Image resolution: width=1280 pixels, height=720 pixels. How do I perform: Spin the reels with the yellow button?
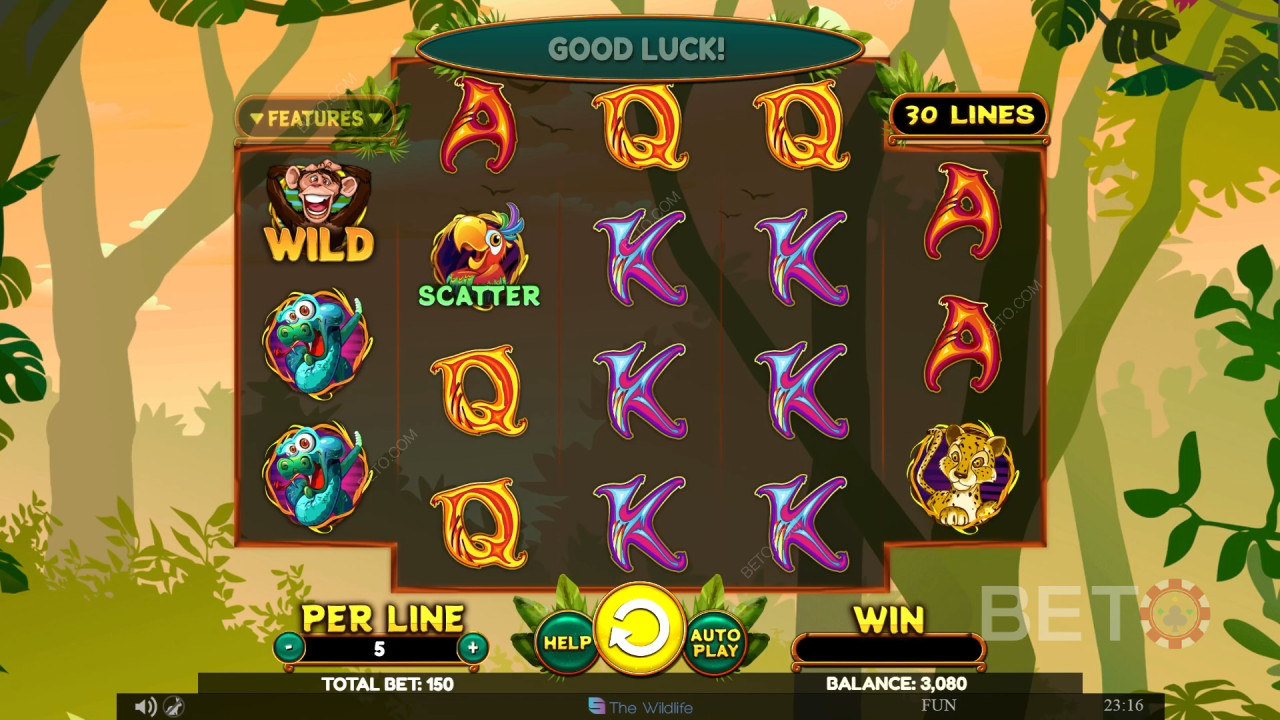[639, 632]
